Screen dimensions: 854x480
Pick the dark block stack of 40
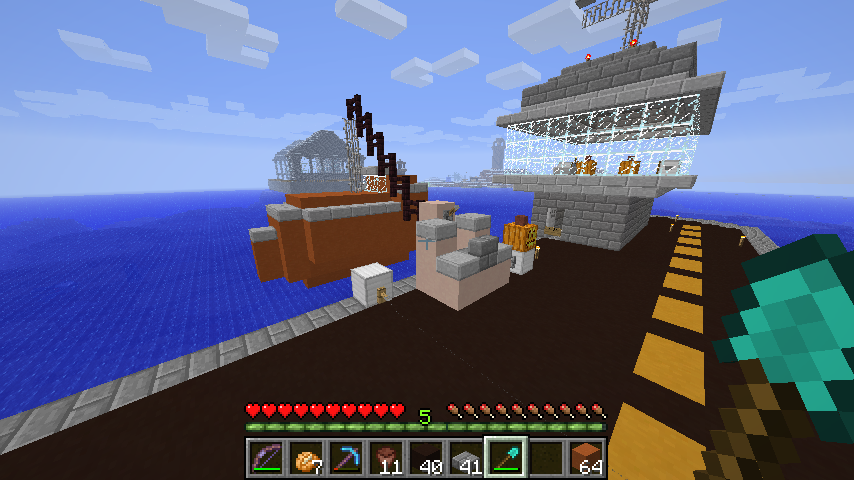click(x=425, y=459)
